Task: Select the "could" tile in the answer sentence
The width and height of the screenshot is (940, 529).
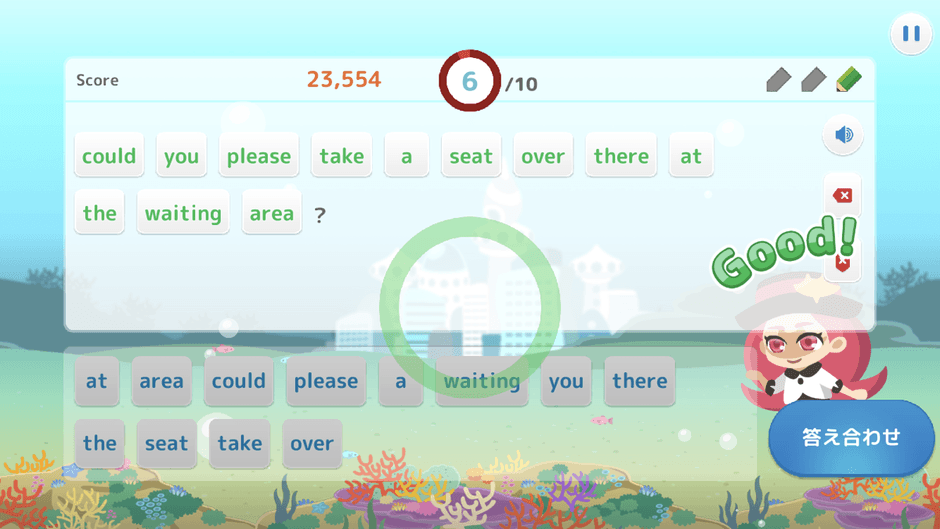Action: coord(109,156)
